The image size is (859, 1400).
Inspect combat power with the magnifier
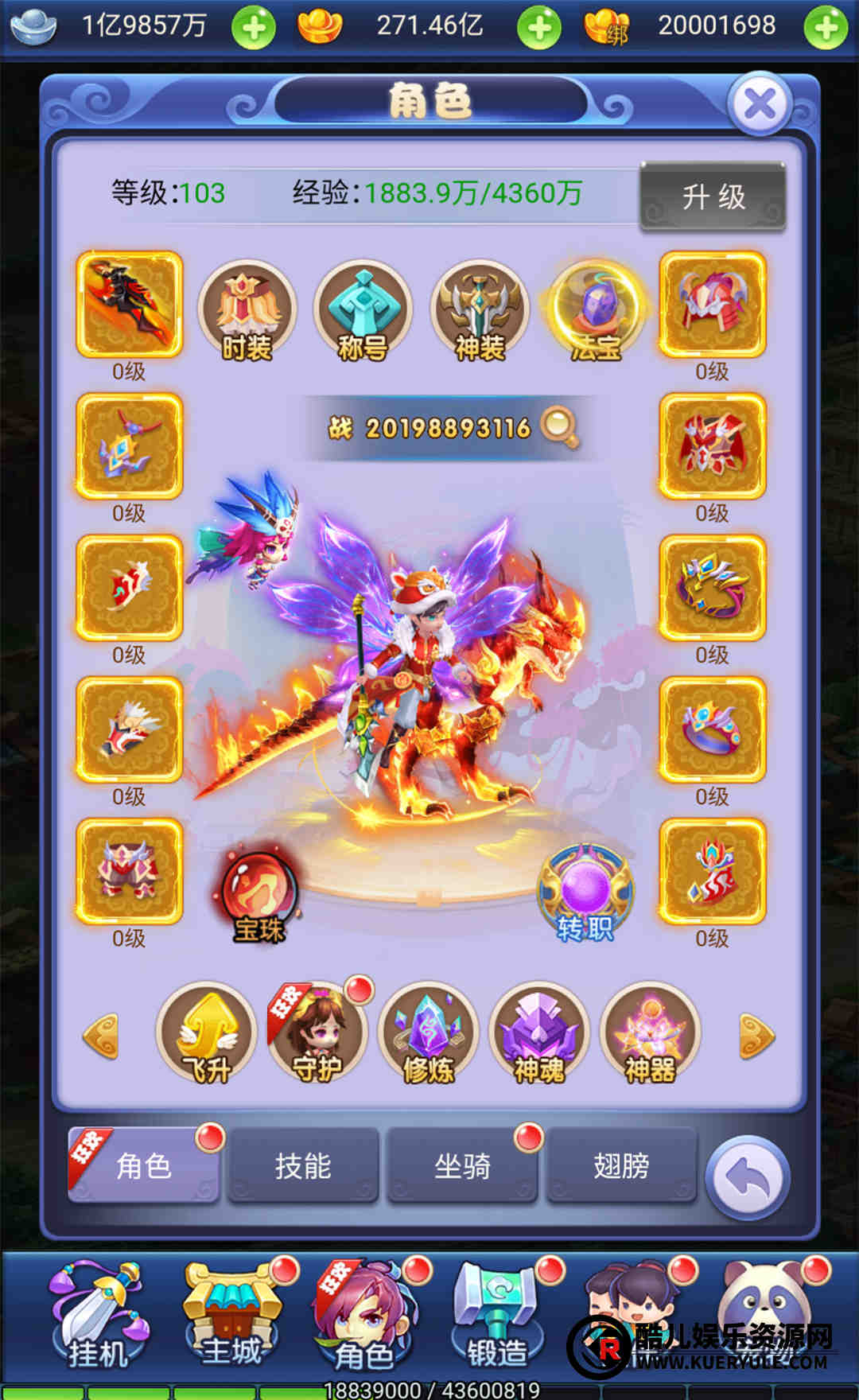(558, 427)
